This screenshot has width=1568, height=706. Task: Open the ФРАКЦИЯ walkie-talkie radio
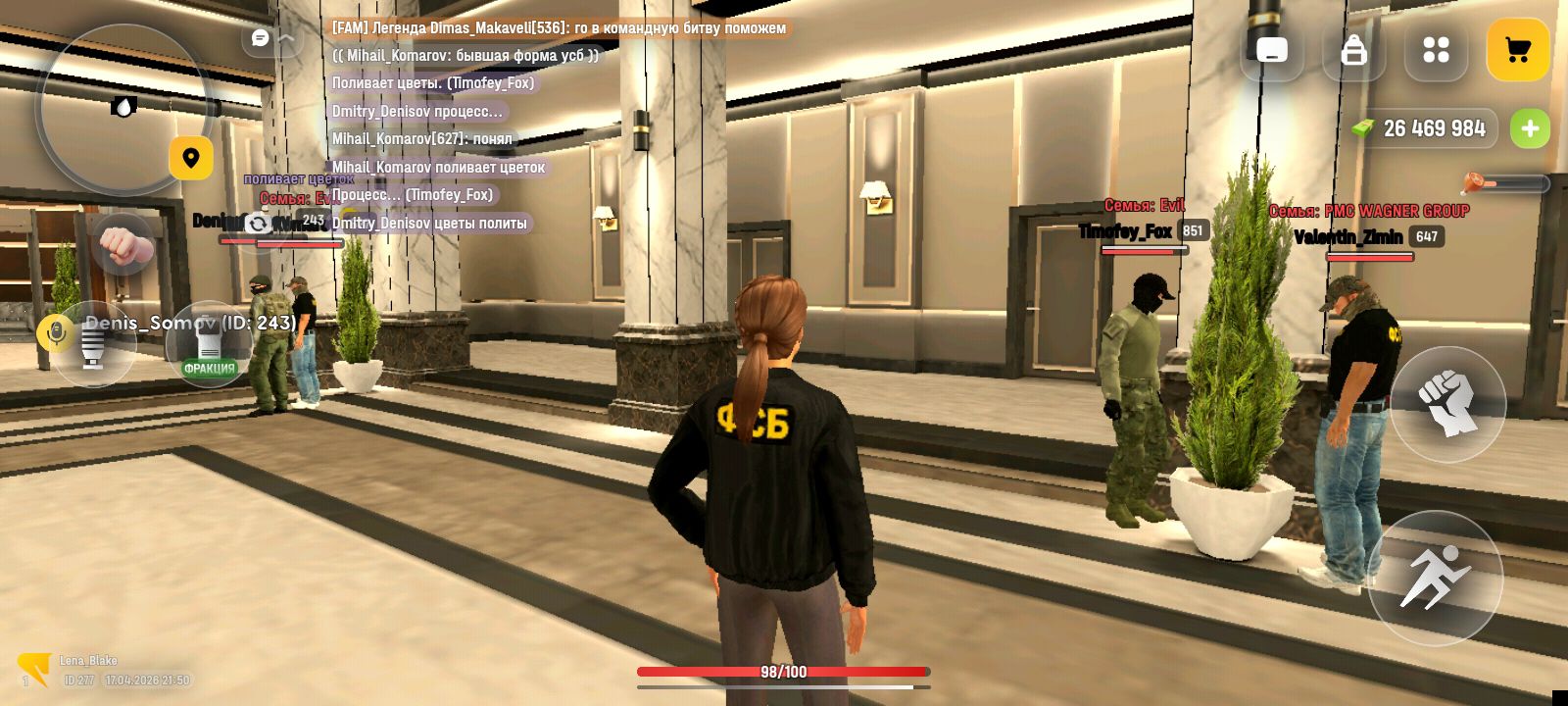click(x=209, y=345)
